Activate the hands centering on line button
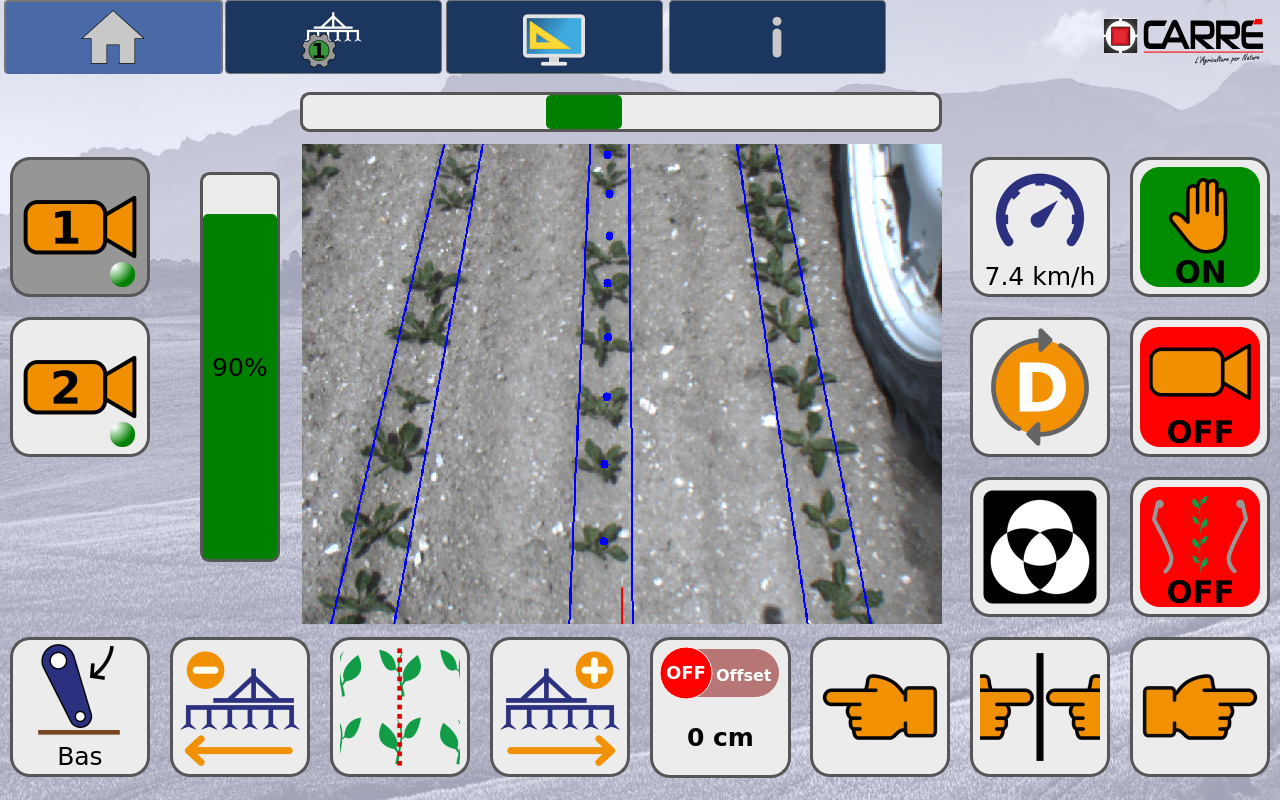This screenshot has width=1280, height=800. point(1040,707)
